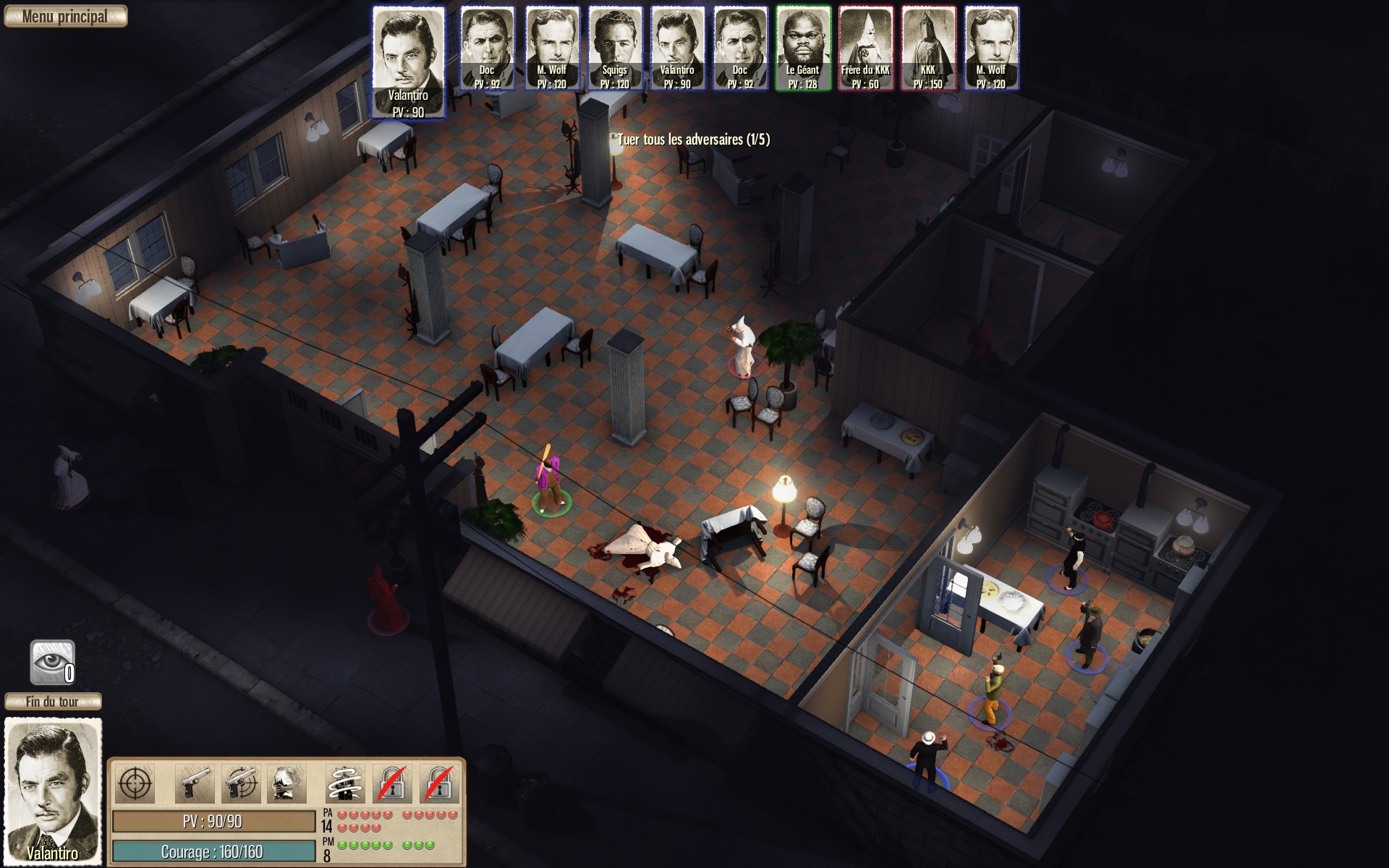The image size is (1389, 868).
Task: Pick the Squigs turn-order card
Action: (614, 48)
